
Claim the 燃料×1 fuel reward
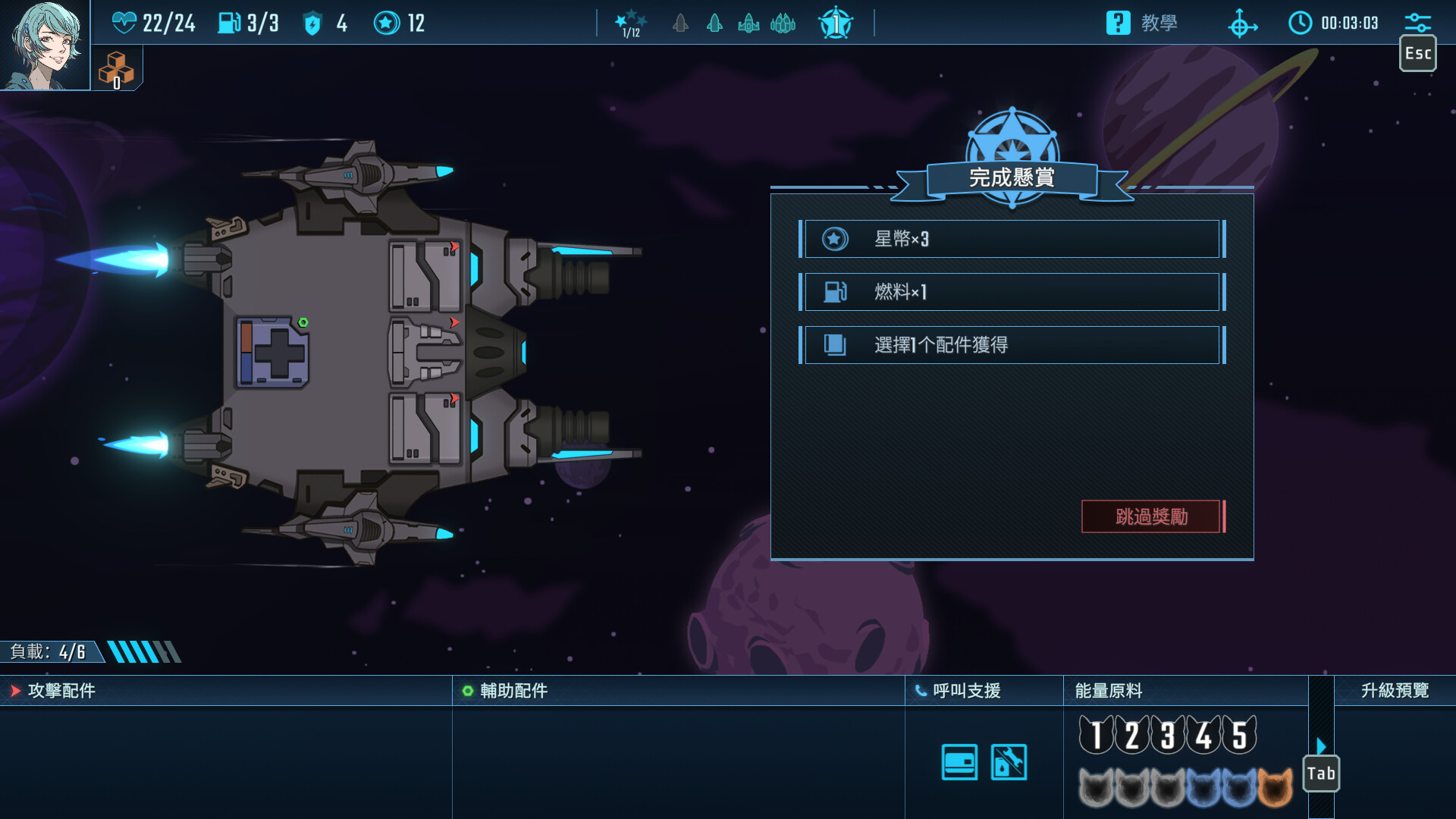point(1011,292)
